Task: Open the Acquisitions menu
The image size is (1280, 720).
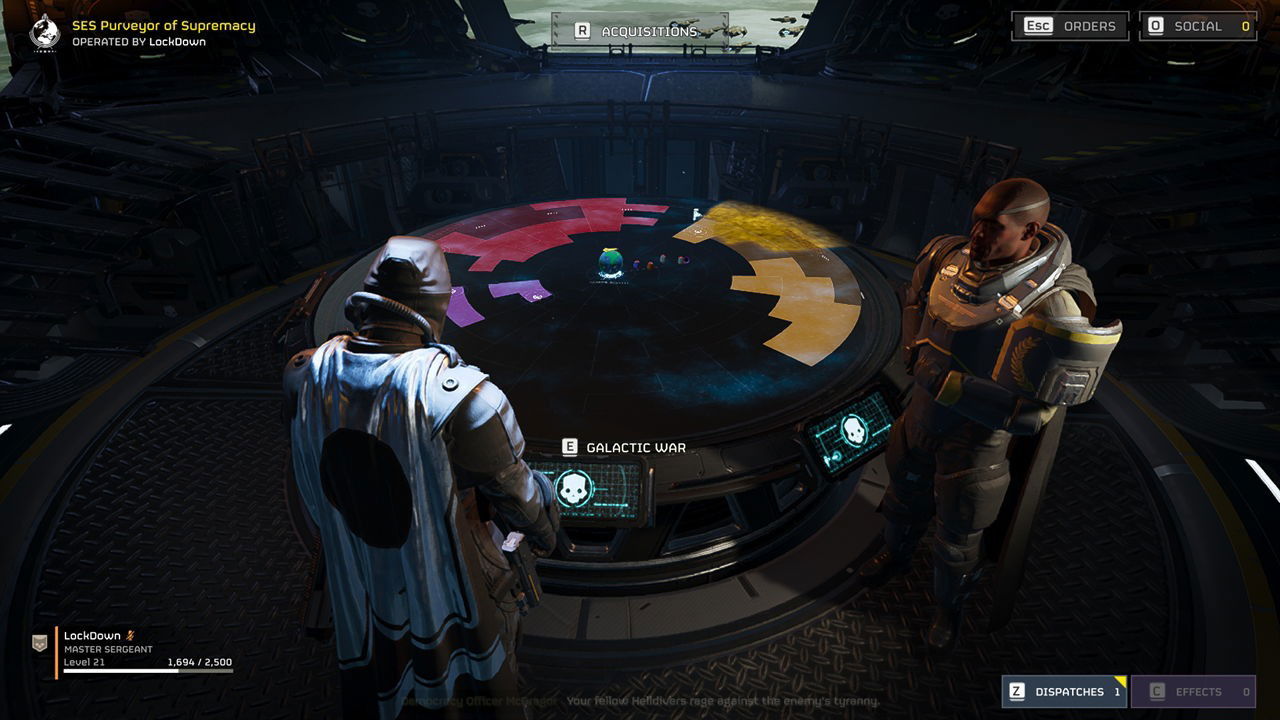Action: pyautogui.click(x=638, y=31)
